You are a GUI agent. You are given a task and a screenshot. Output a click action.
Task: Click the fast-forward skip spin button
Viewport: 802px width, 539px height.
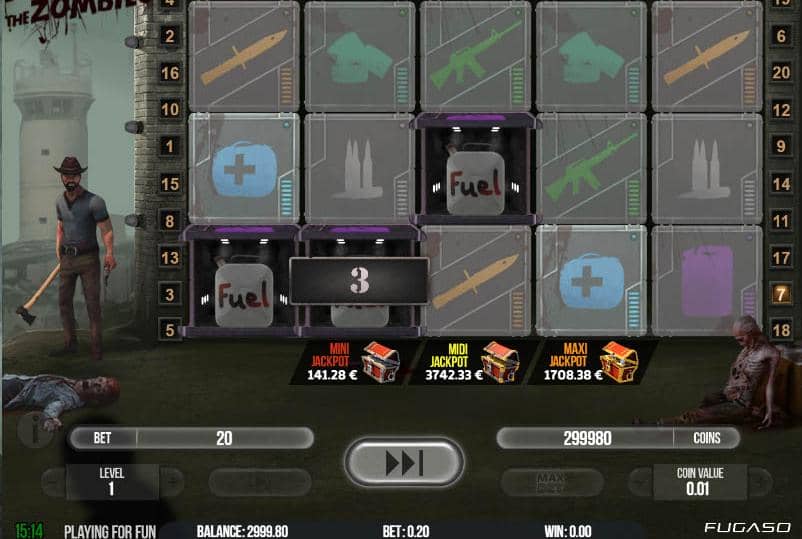403,463
